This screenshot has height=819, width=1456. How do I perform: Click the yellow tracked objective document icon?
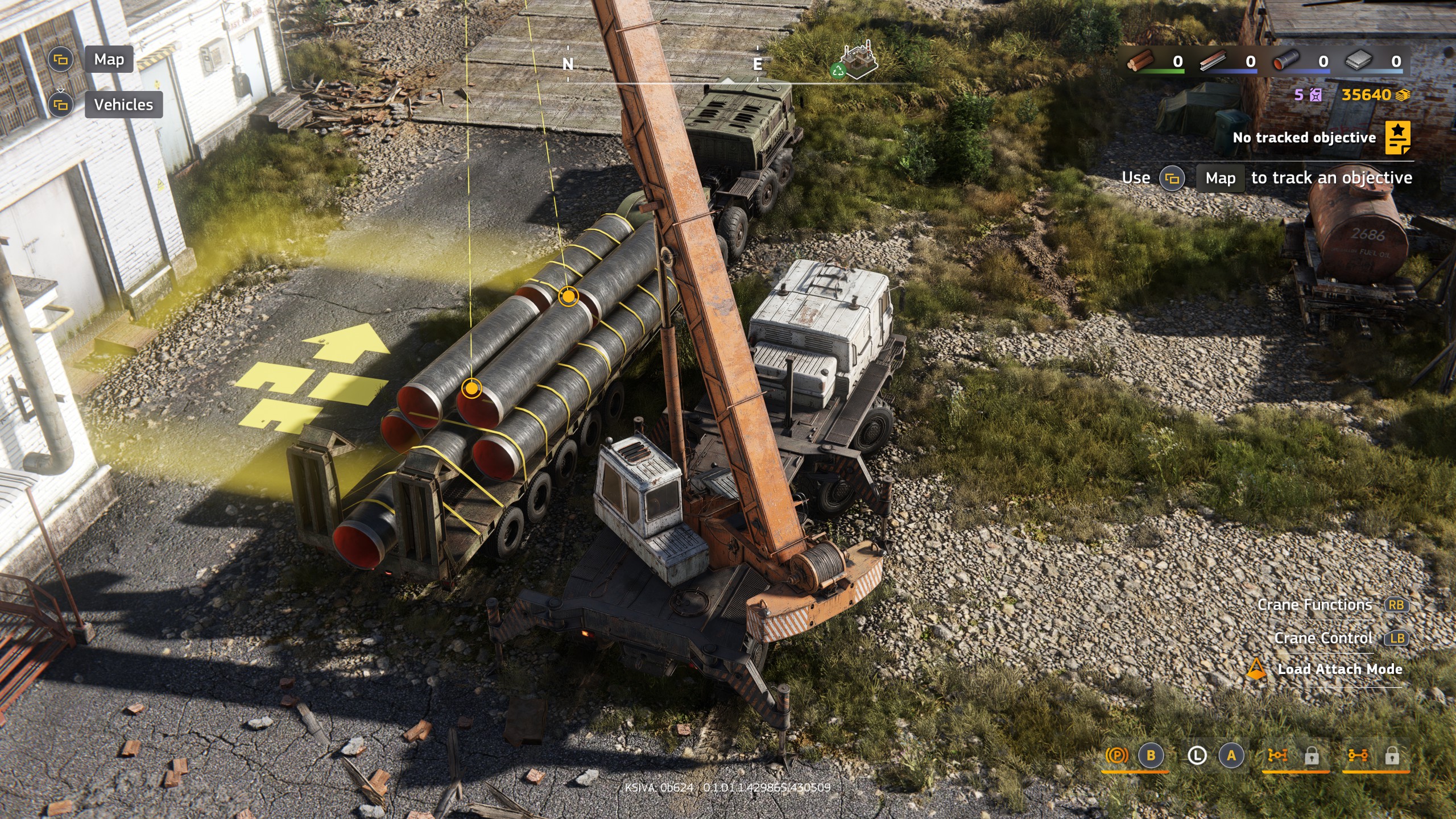(x=1397, y=138)
